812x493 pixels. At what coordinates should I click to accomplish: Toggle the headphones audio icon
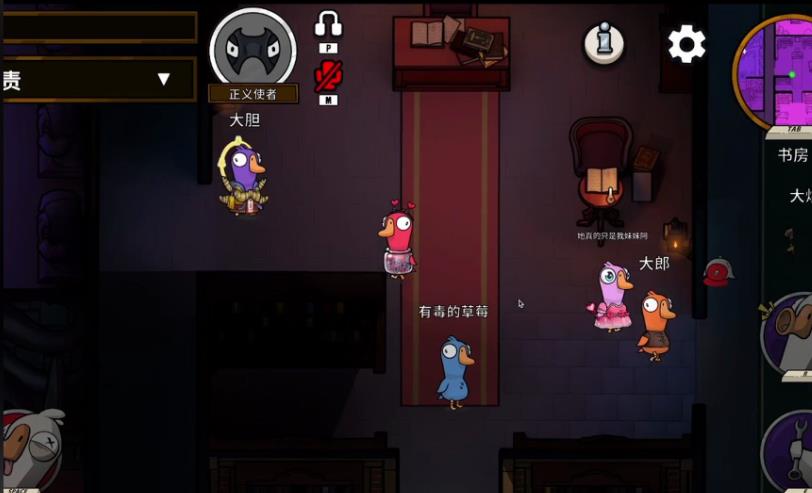pos(328,24)
